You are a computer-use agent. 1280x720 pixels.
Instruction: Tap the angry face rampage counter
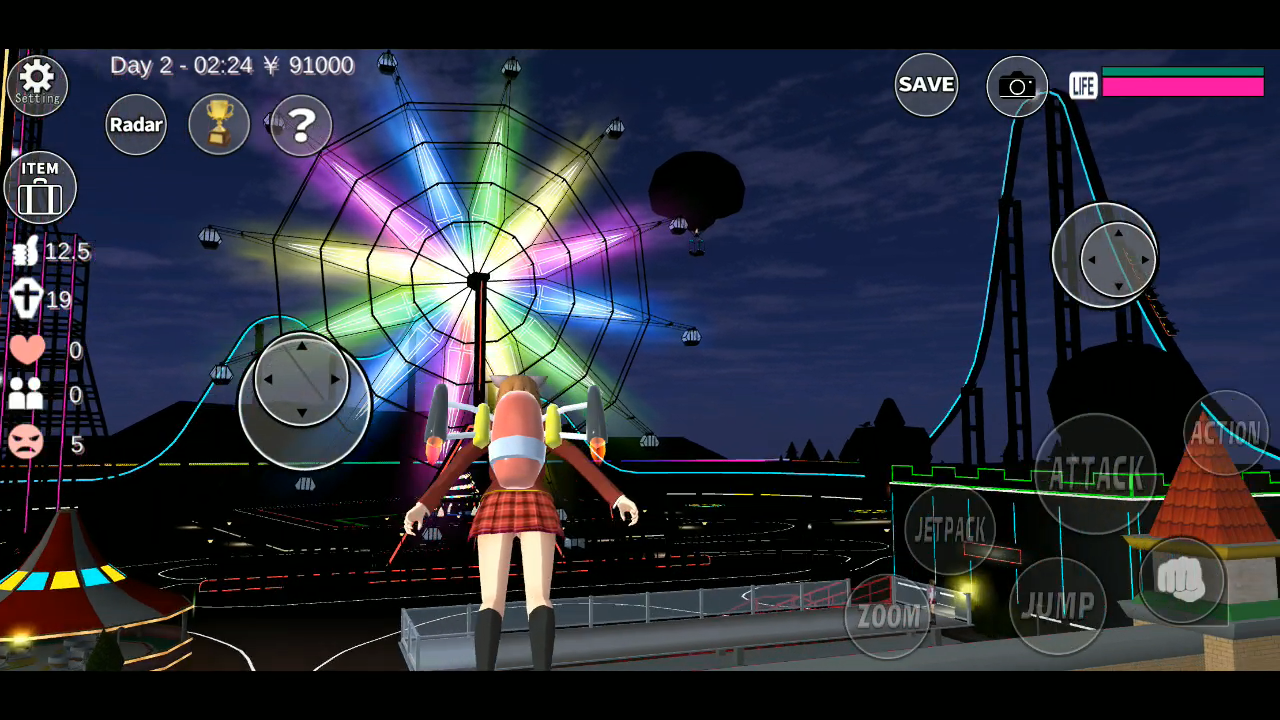25,443
